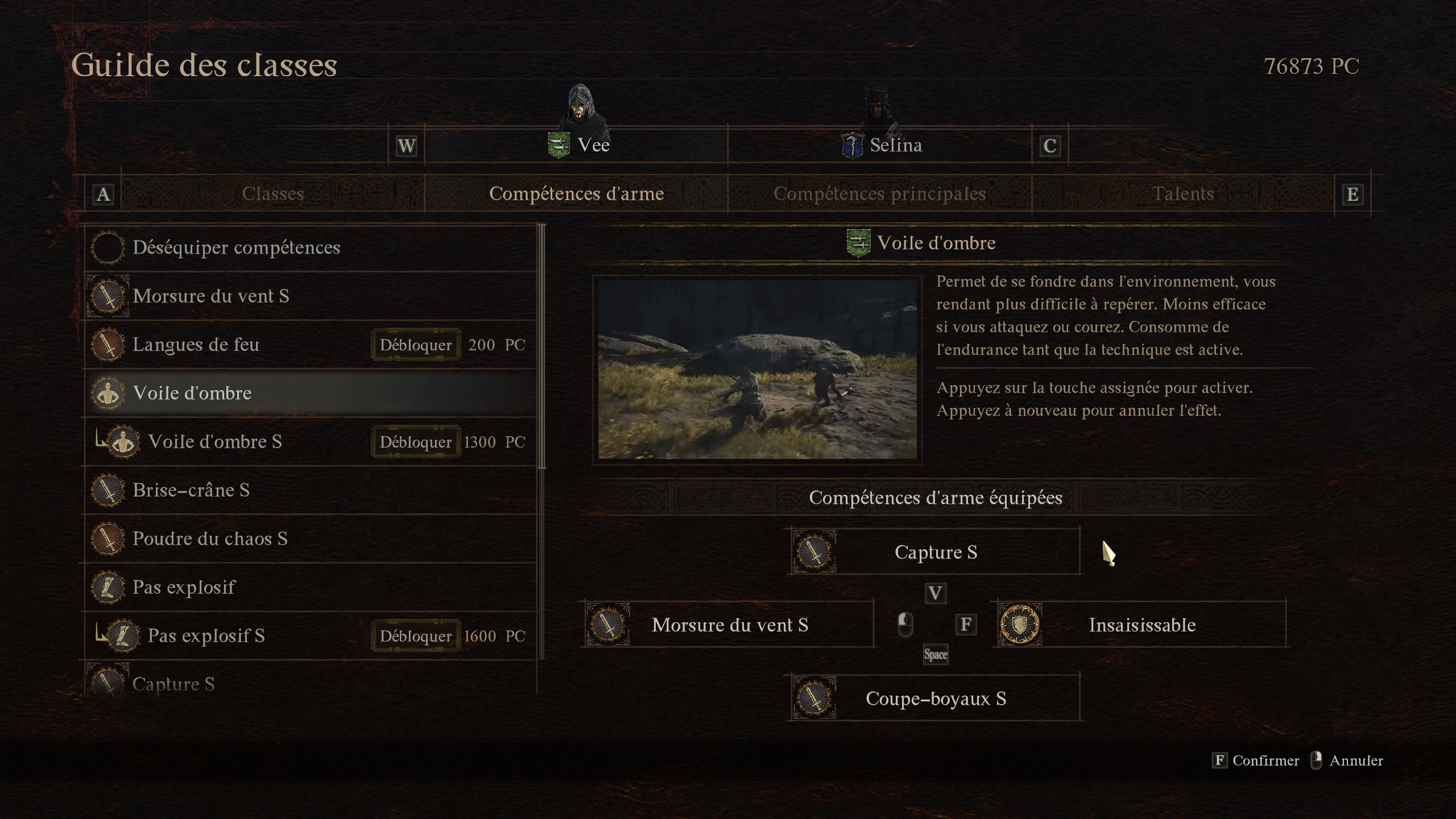Unlock Langues de feu via Débloquer button
The height and width of the screenshot is (819, 1456).
click(x=416, y=345)
